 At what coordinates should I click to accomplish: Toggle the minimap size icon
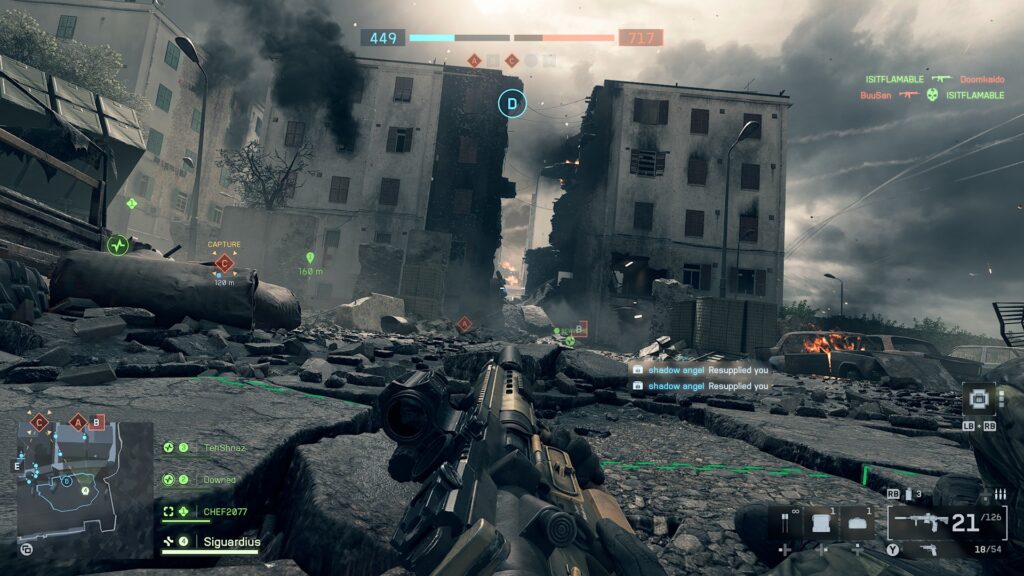(x=26, y=548)
